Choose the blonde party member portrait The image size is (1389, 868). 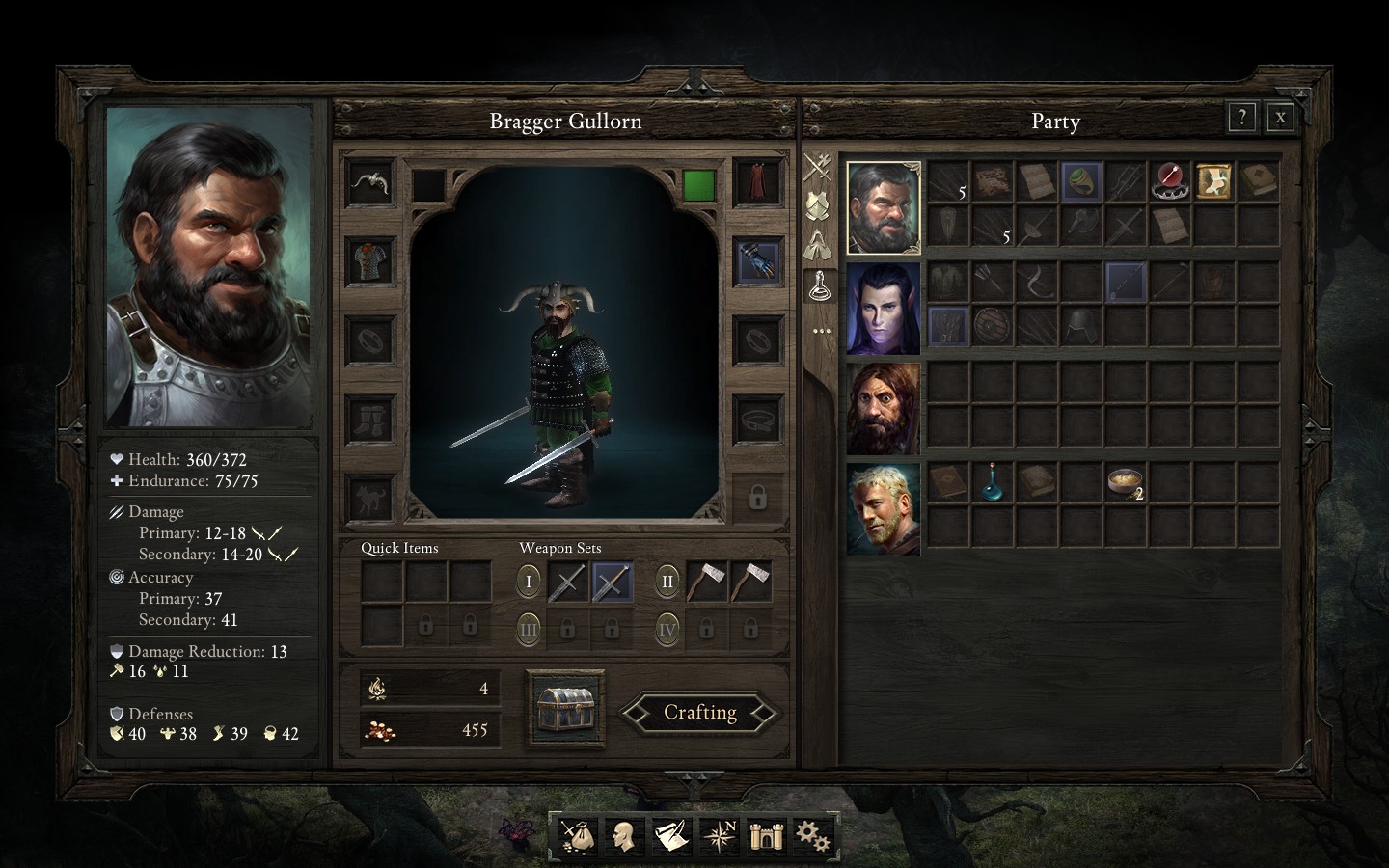pos(884,508)
